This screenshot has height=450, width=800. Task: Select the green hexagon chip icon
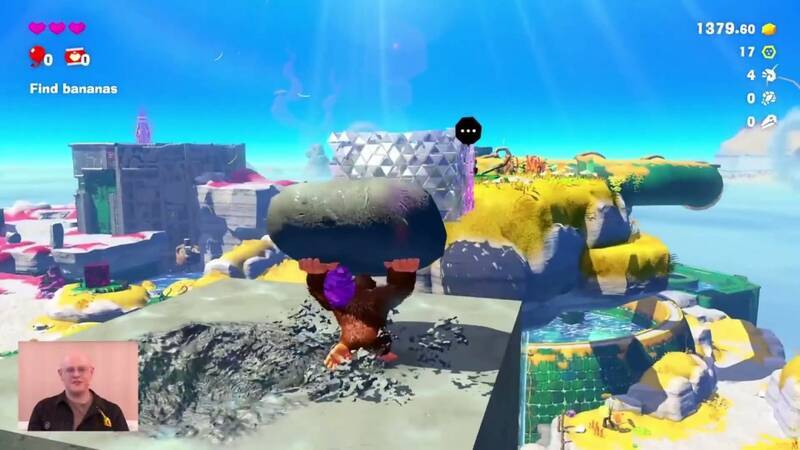[769, 52]
